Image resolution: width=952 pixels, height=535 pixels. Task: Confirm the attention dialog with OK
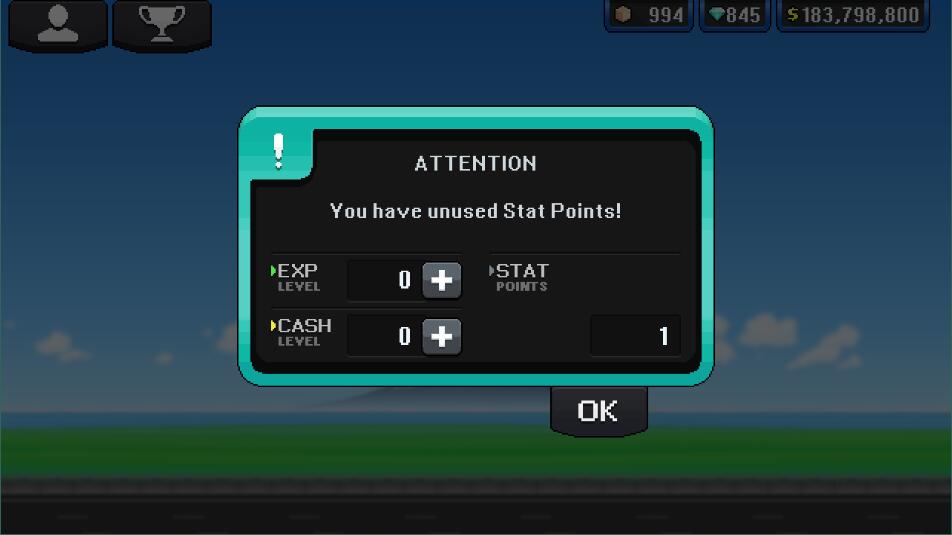click(x=598, y=410)
